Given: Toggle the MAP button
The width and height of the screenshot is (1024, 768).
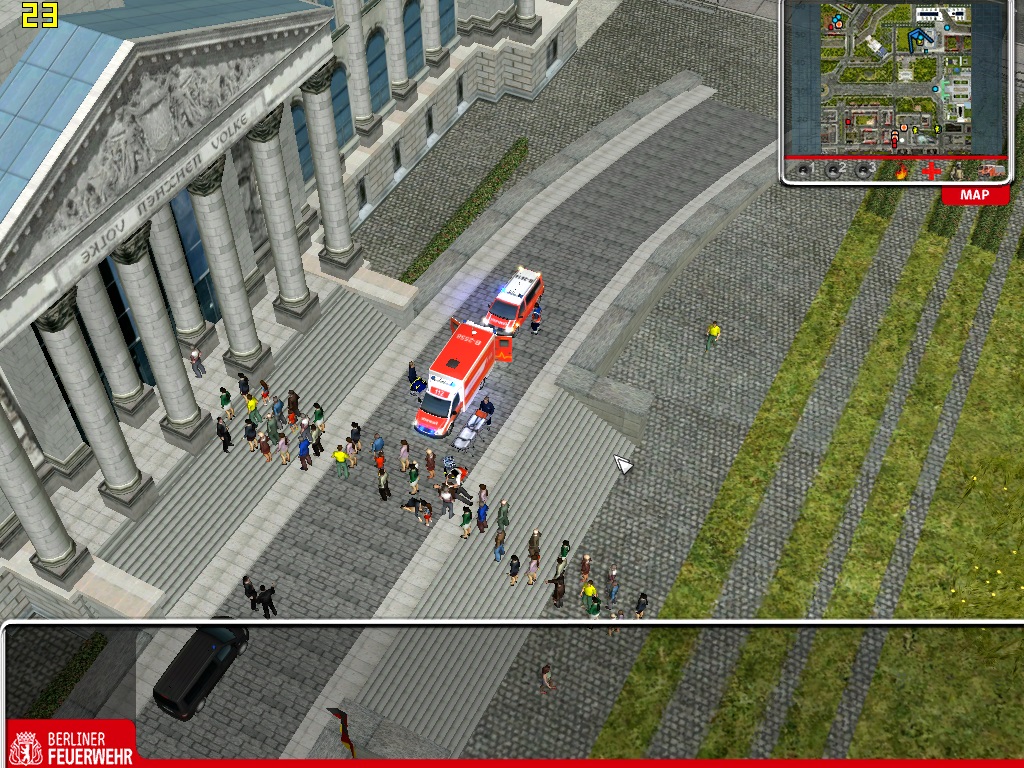Looking at the screenshot, I should 974,195.
